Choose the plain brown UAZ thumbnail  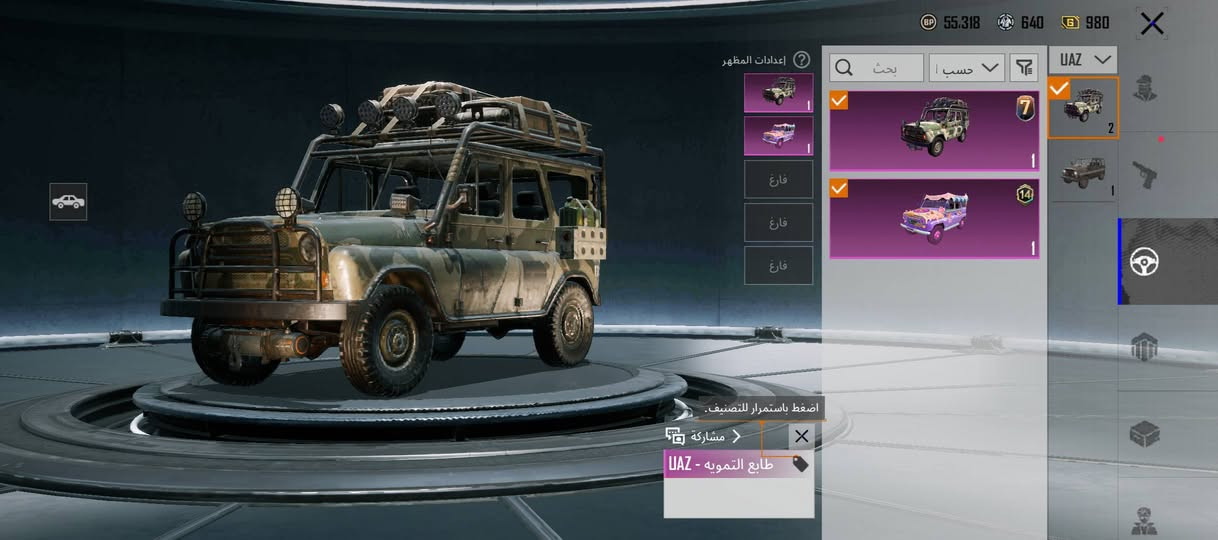coord(1083,173)
